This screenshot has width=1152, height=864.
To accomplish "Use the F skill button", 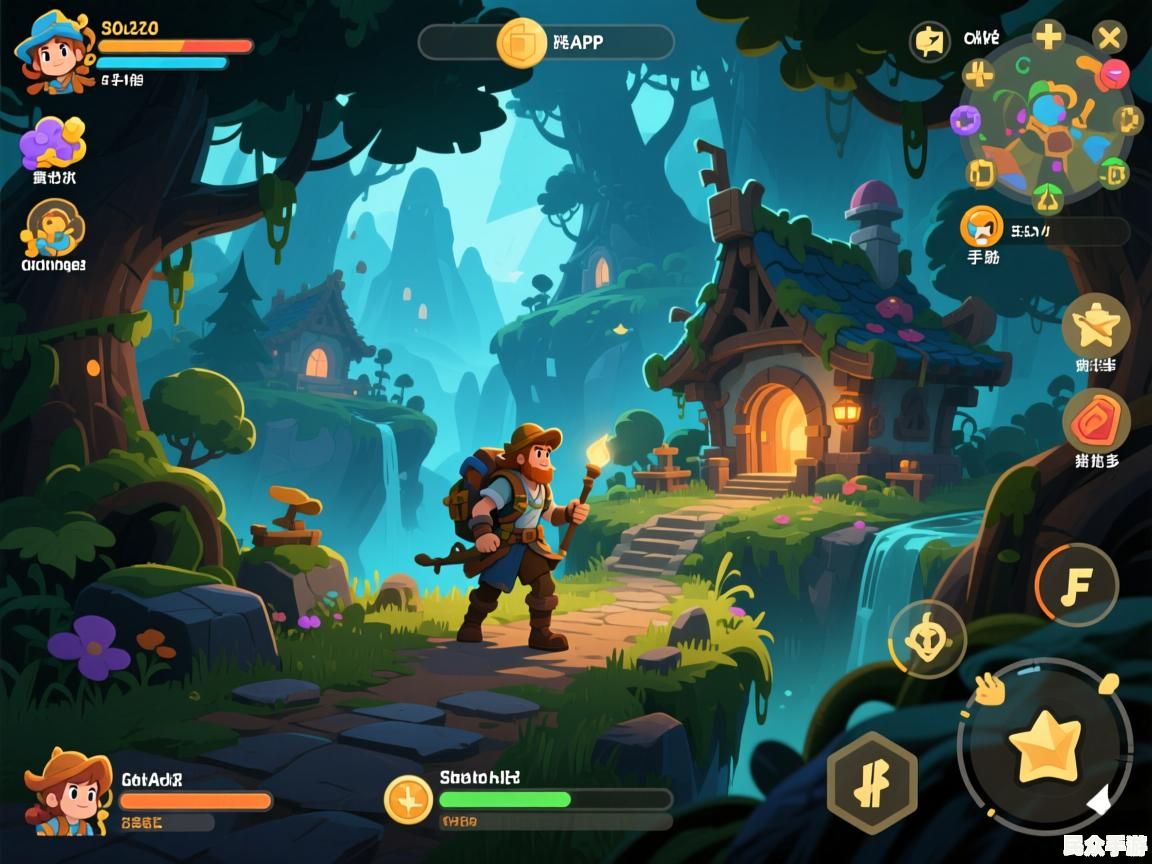I will (1076, 585).
